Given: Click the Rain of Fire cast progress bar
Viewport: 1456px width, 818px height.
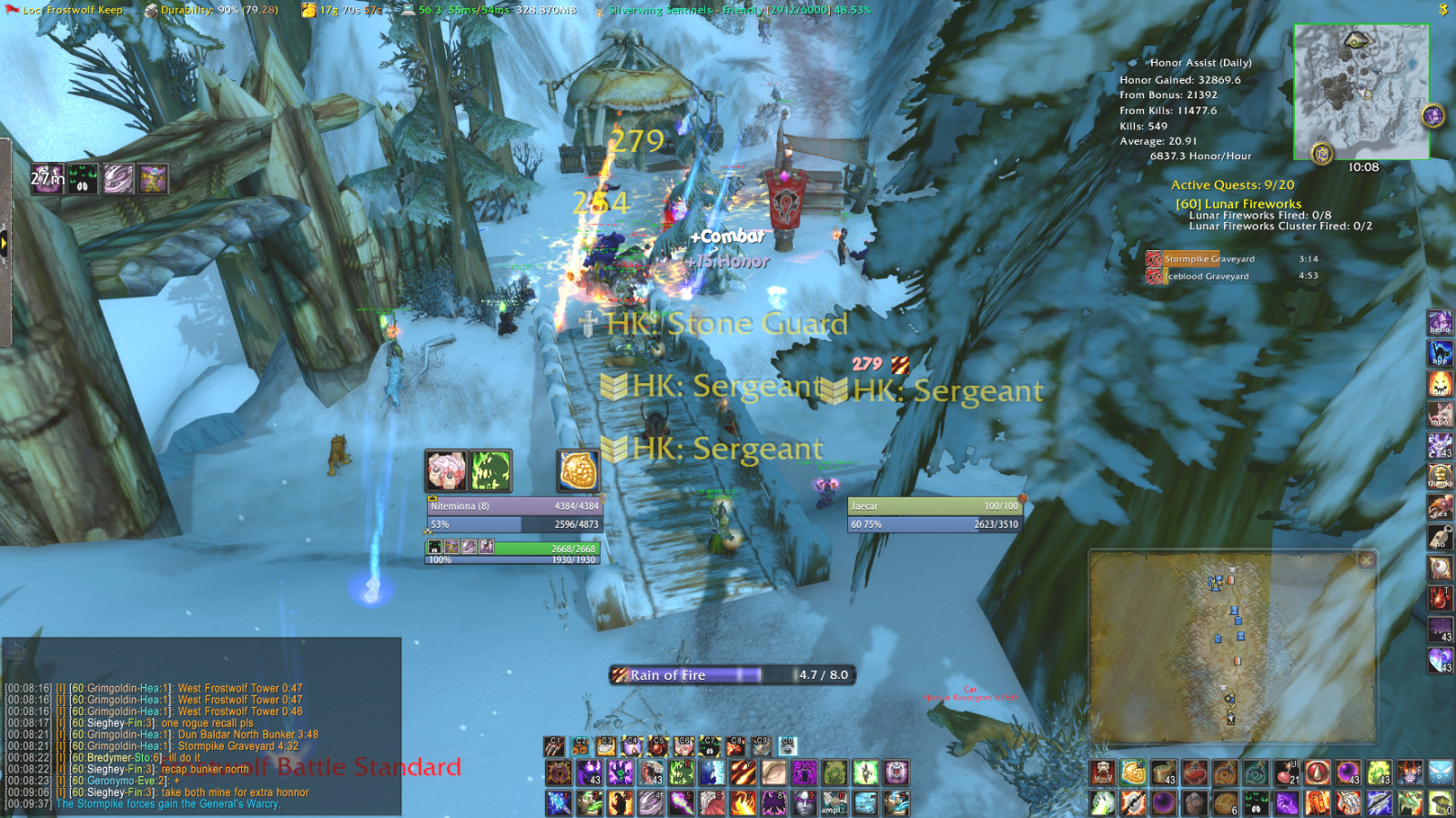Looking at the screenshot, I should 728,675.
